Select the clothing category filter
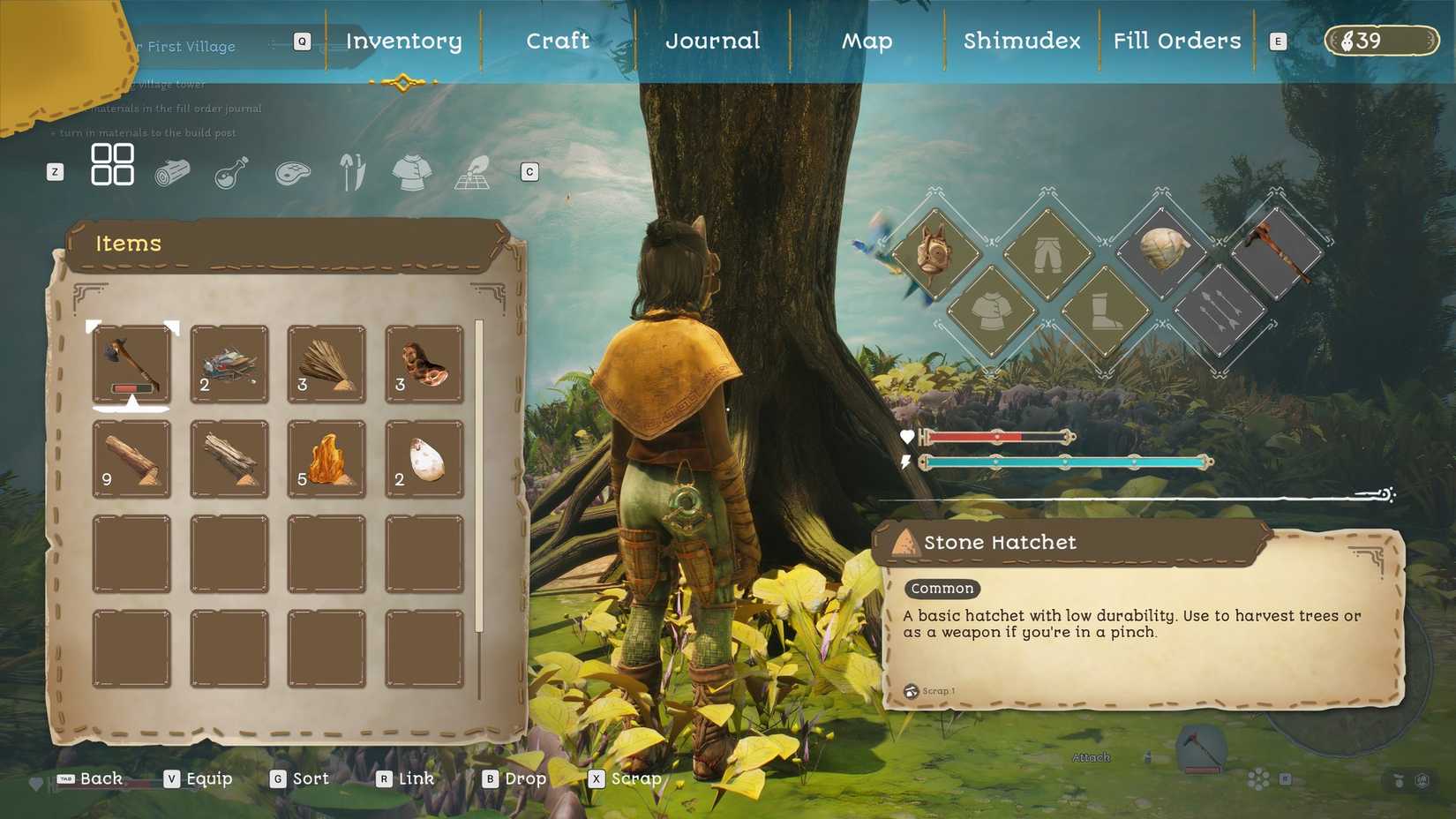This screenshot has width=1456, height=819. [411, 169]
